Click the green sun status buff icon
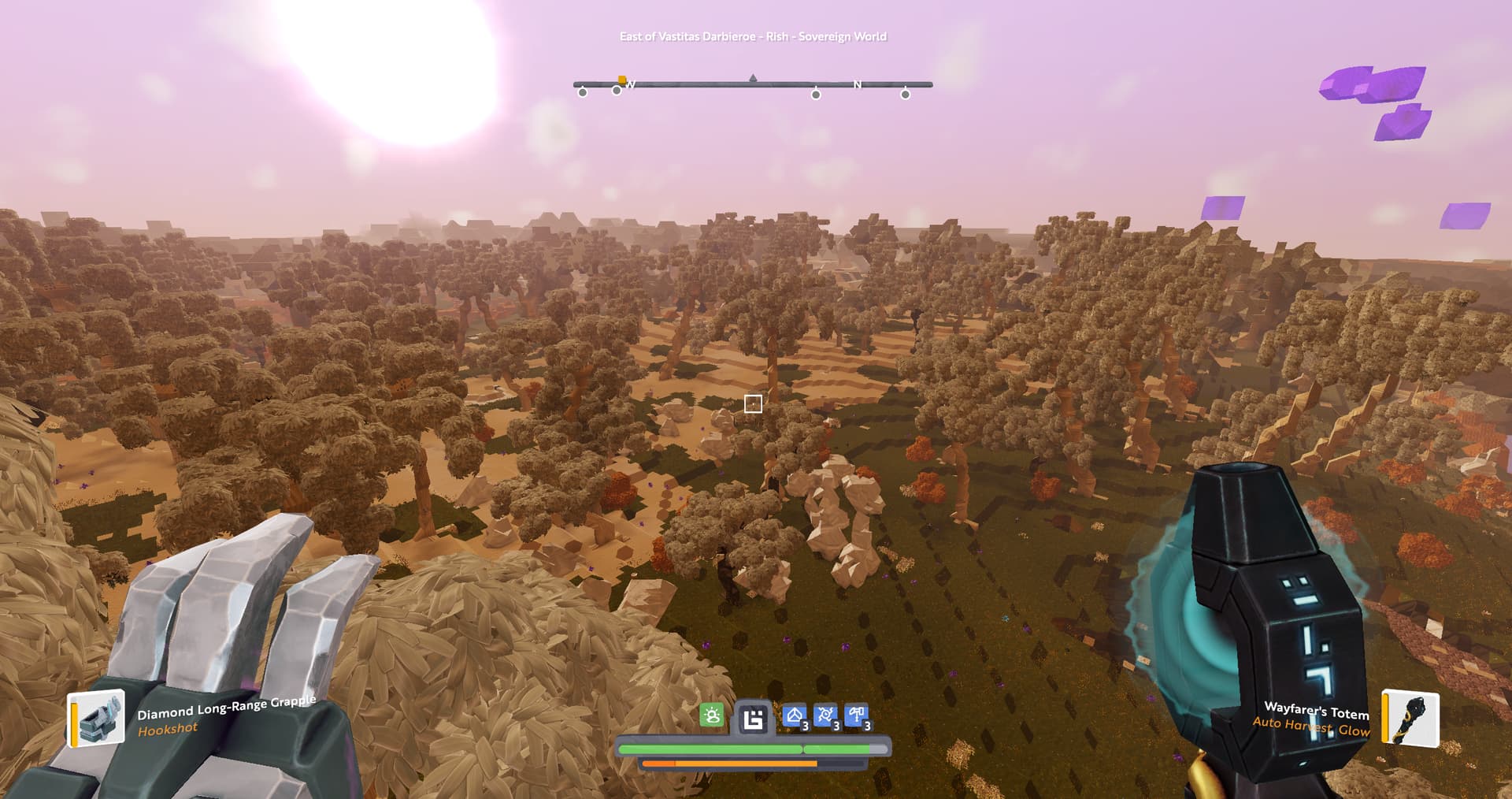Viewport: 1512px width, 799px height. (x=712, y=715)
